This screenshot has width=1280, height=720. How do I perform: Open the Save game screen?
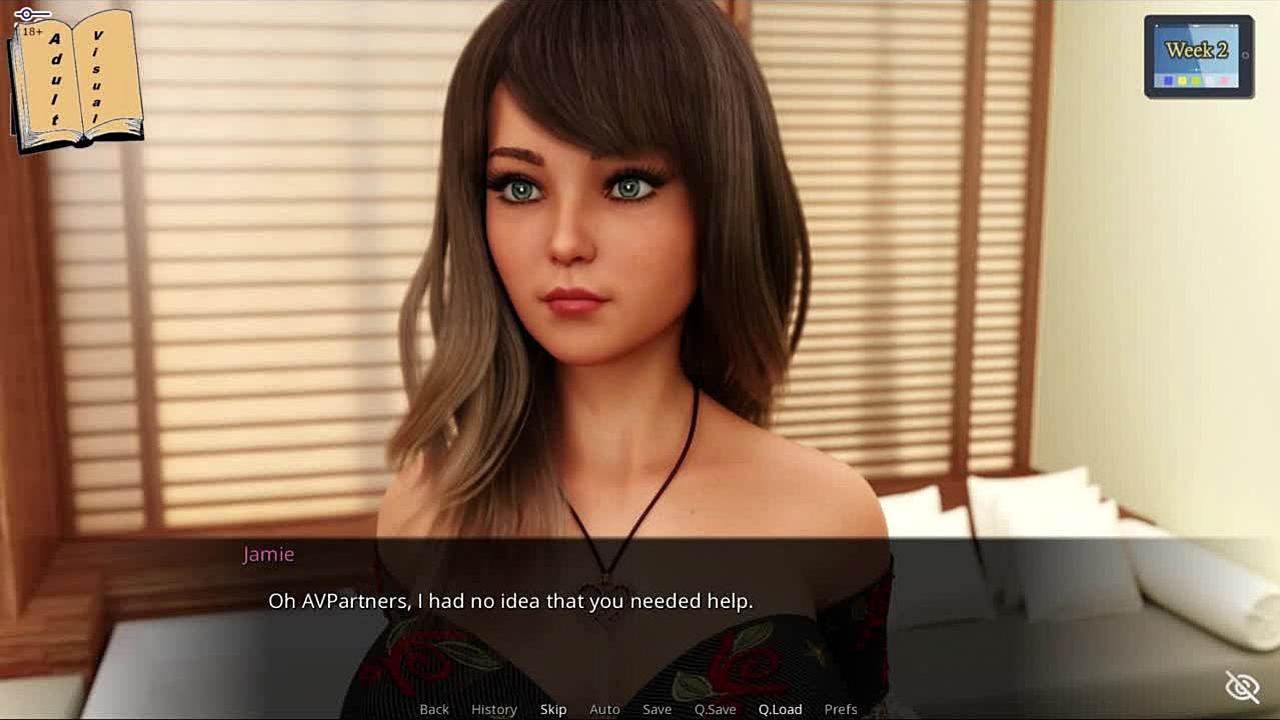pos(657,709)
